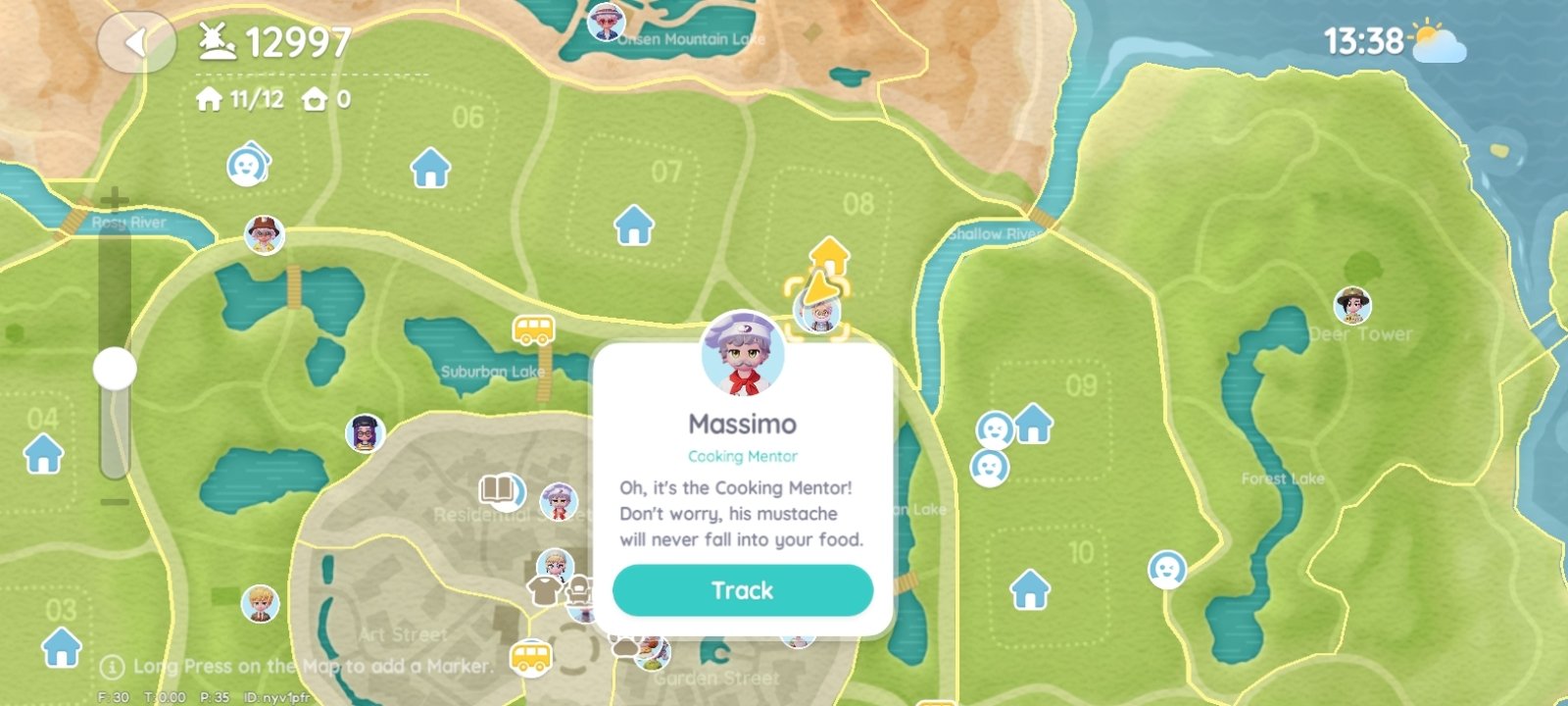Image resolution: width=1568 pixels, height=706 pixels.
Task: Open the house marker in plot 10
Action: click(1029, 589)
